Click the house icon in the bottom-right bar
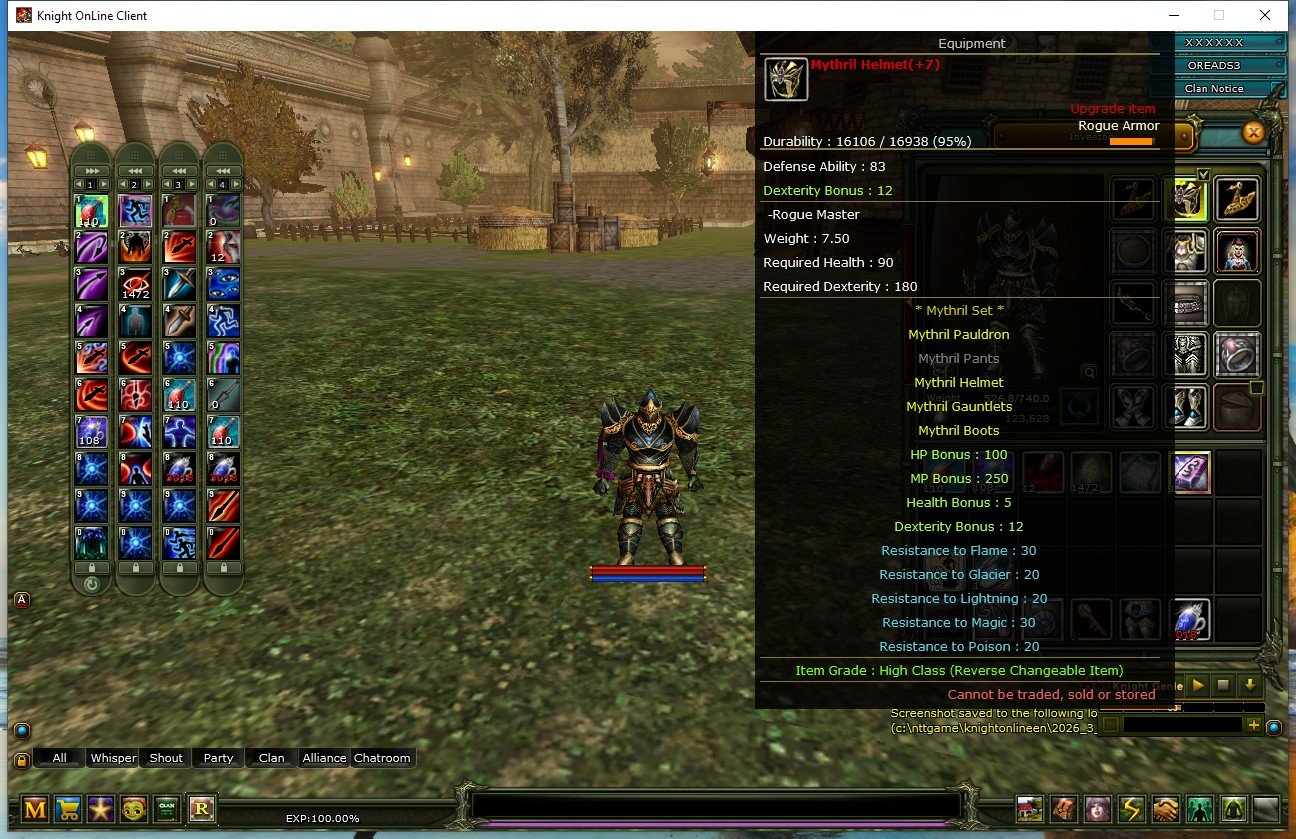This screenshot has height=839, width=1296. (x=1029, y=809)
